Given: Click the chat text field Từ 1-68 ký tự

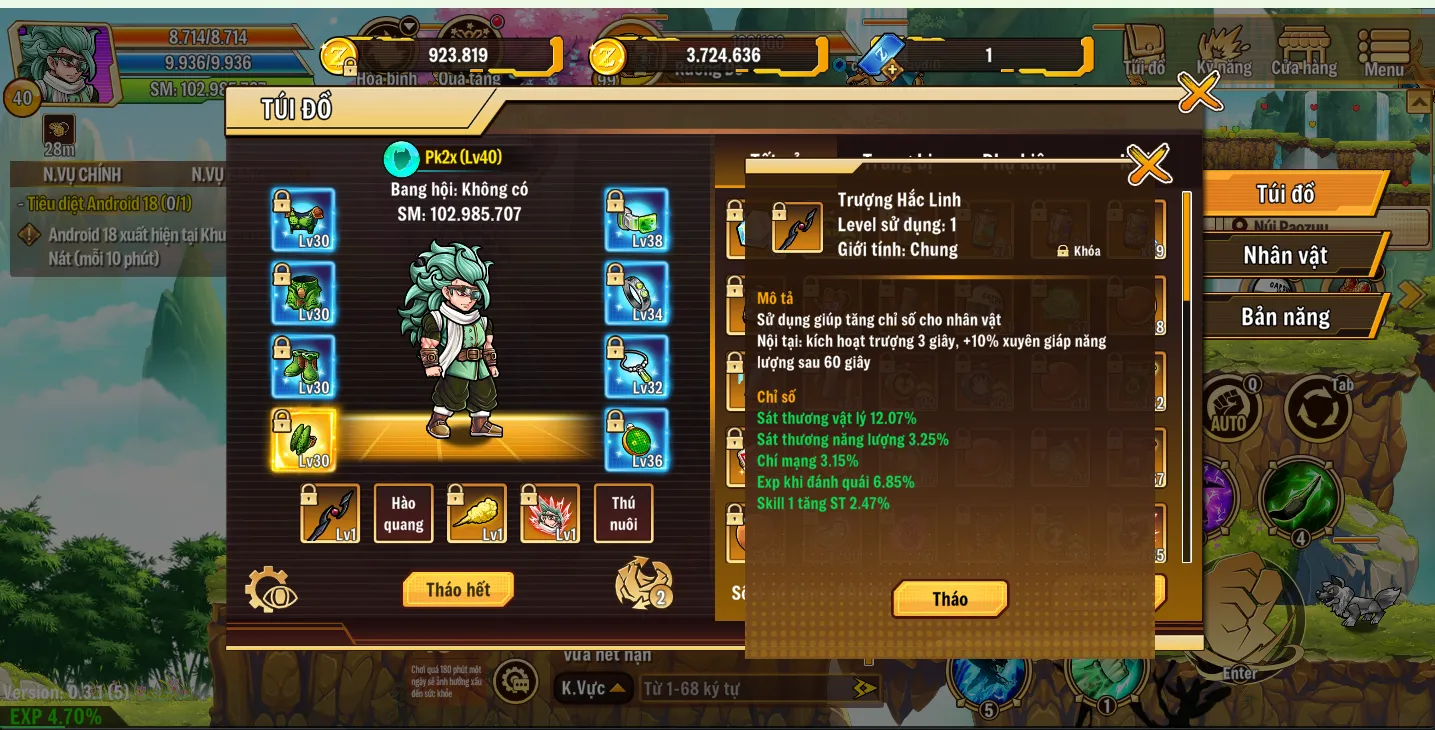Looking at the screenshot, I should (740, 687).
